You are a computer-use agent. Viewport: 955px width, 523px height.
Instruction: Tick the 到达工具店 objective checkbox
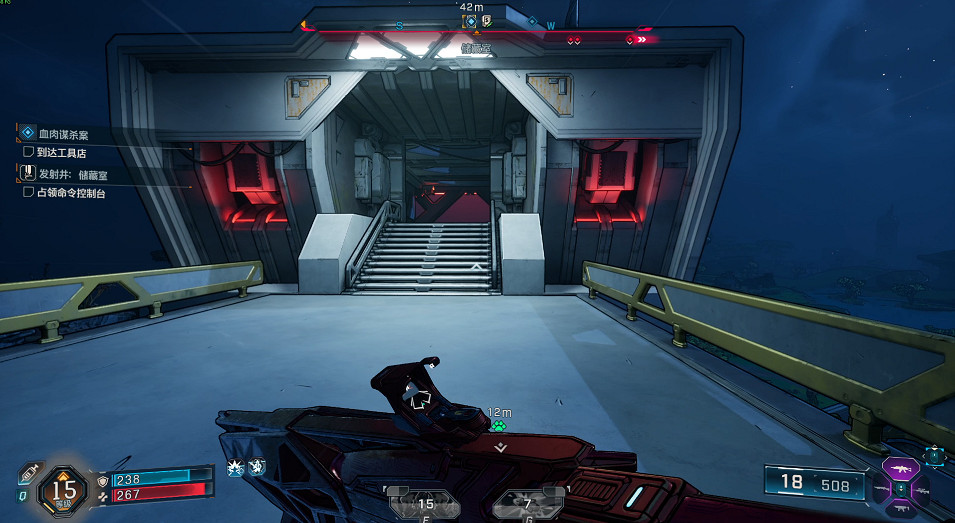(x=29, y=152)
